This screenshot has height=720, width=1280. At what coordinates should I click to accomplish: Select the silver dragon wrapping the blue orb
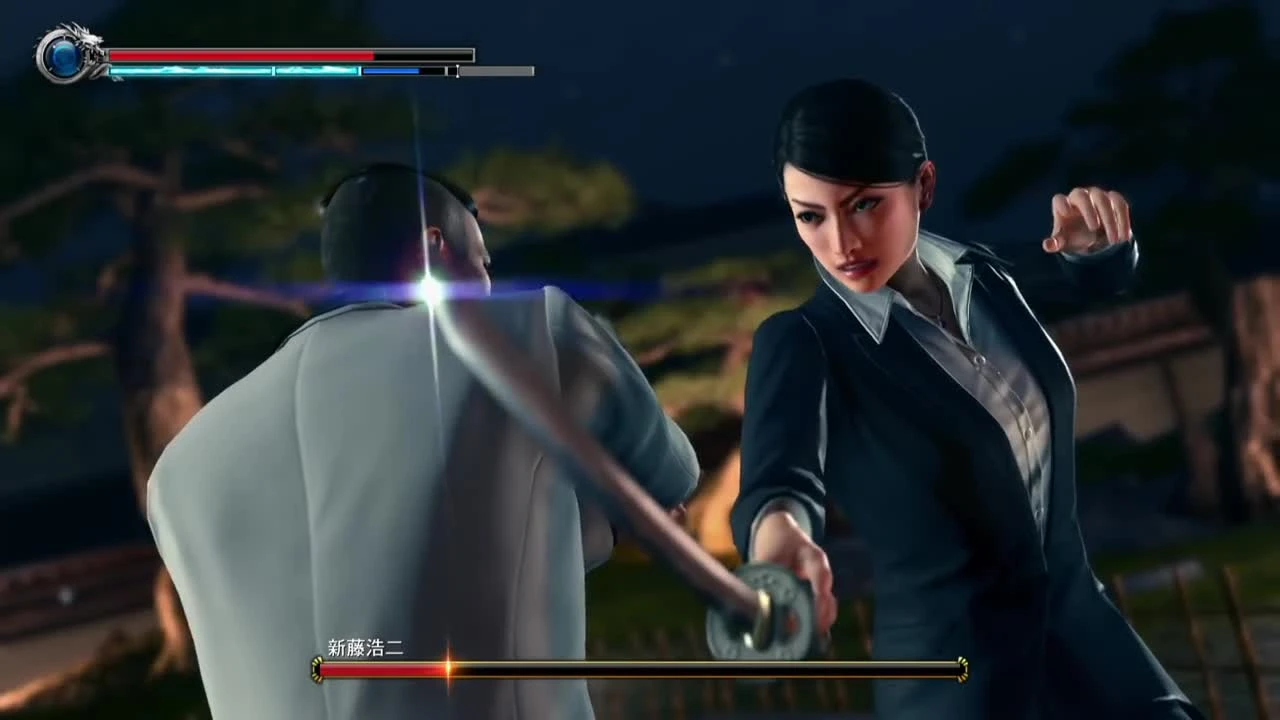click(x=90, y=38)
